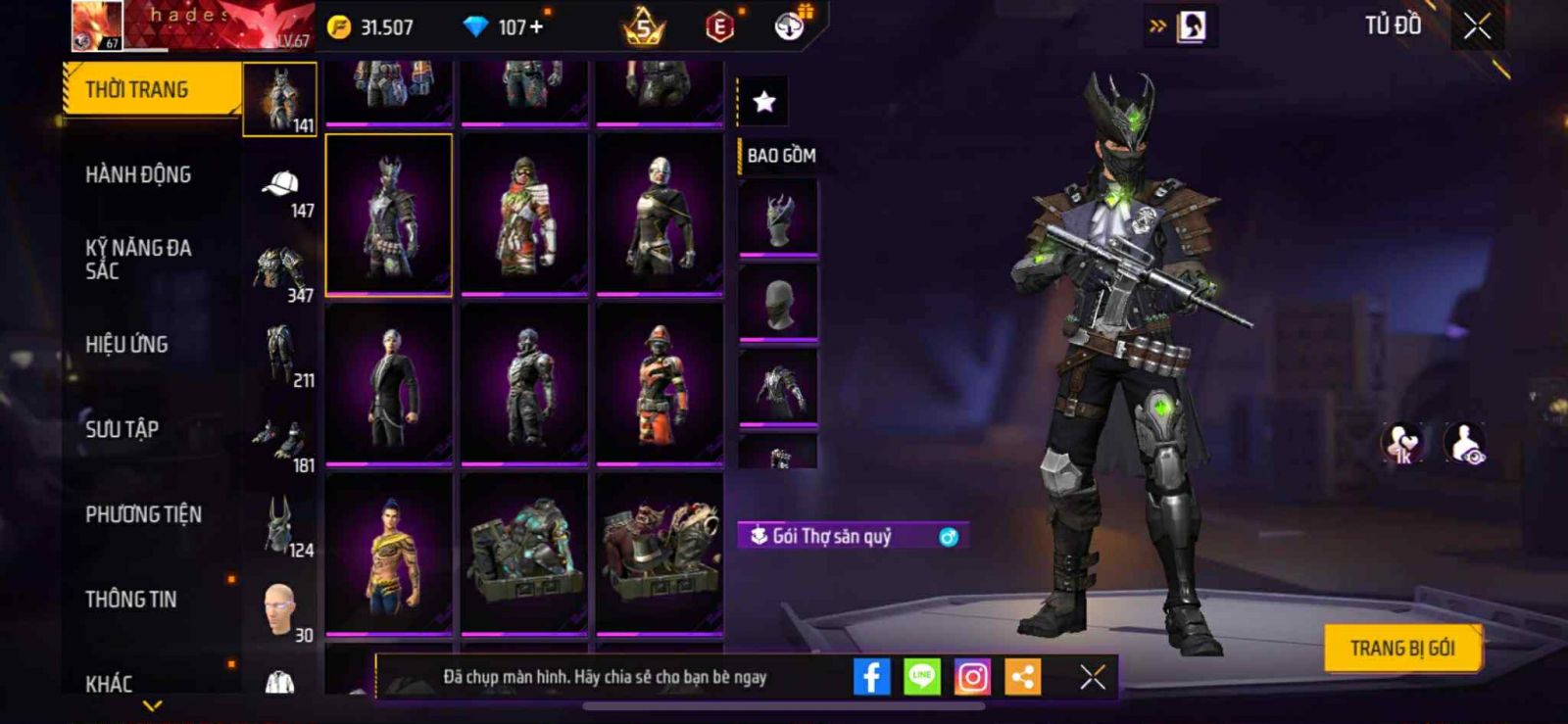
Task: Open the Hiệu Ứng category
Action: [x=126, y=345]
